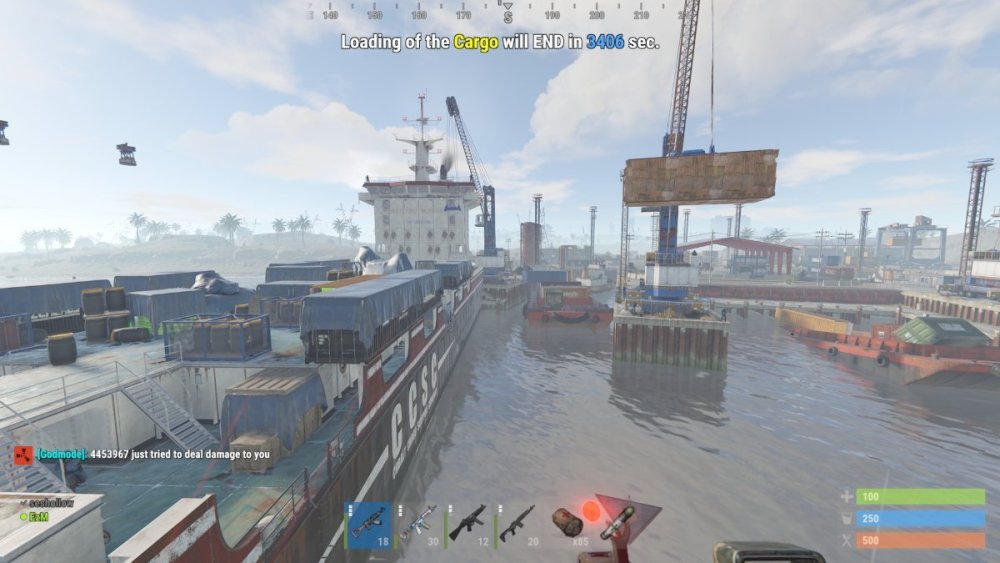Select the bandage stack of 85
This screenshot has height=563, width=1000.
click(567, 524)
